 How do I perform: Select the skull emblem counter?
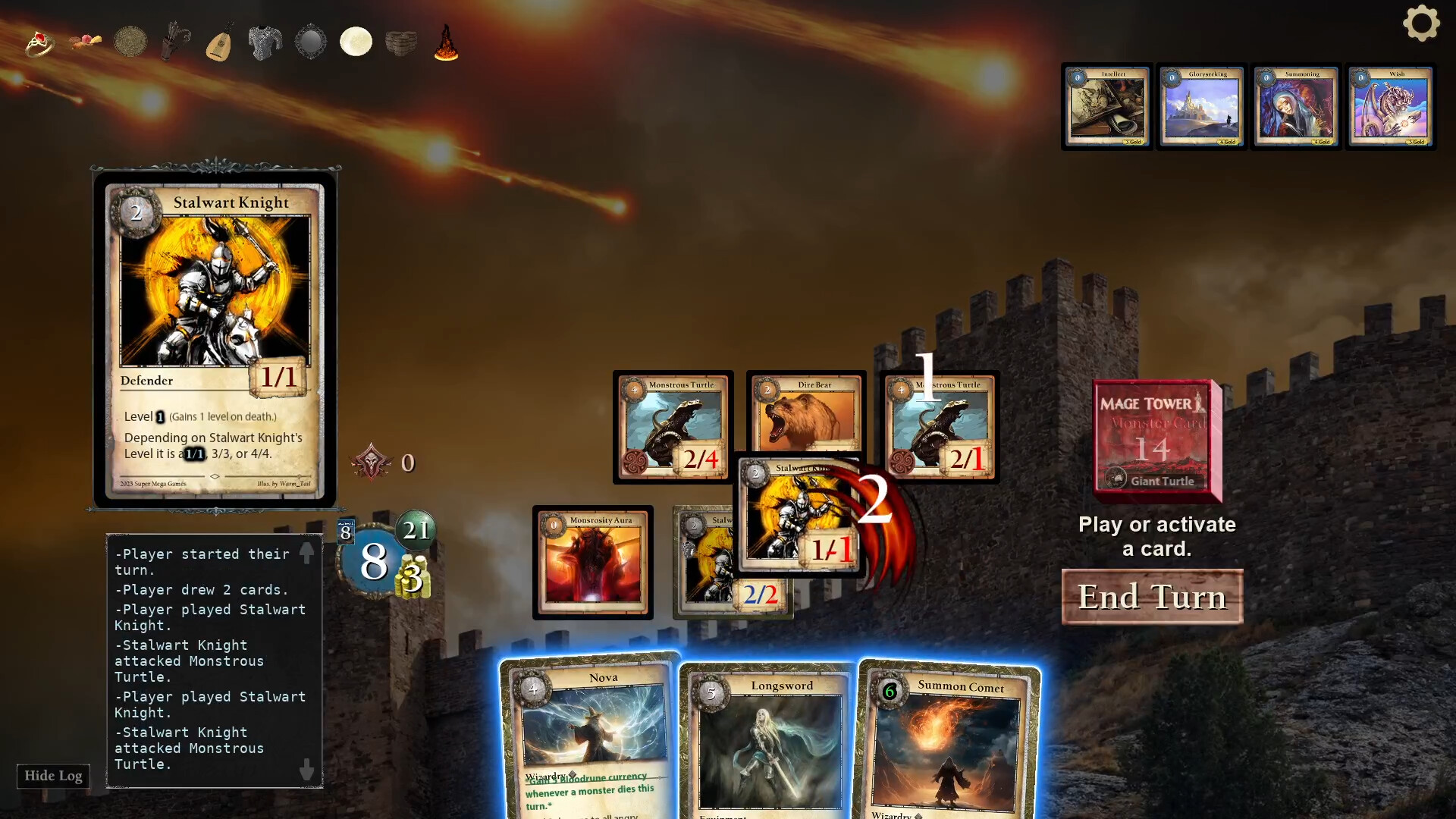372,461
